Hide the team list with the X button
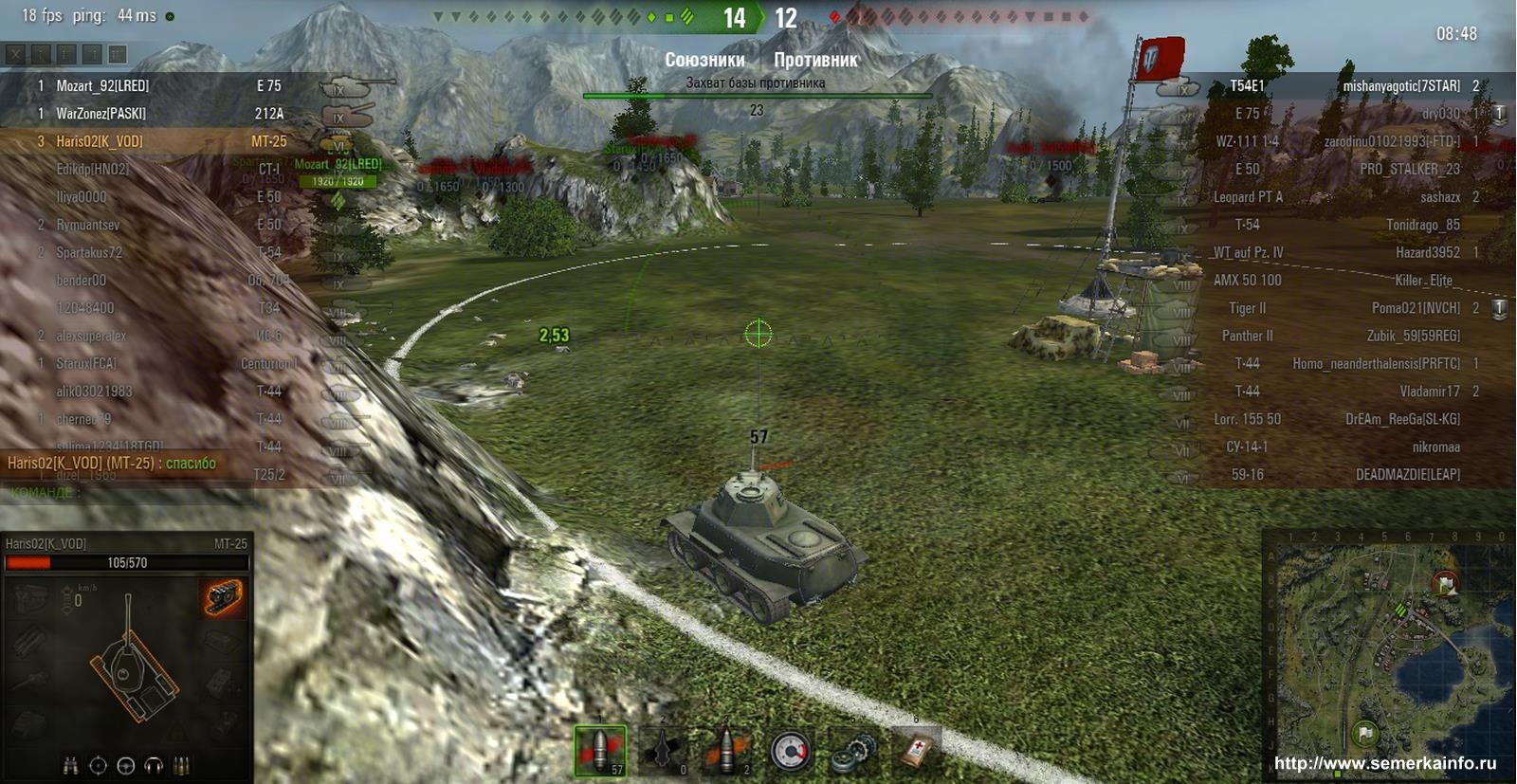Viewport: 1517px width, 784px height. point(16,55)
